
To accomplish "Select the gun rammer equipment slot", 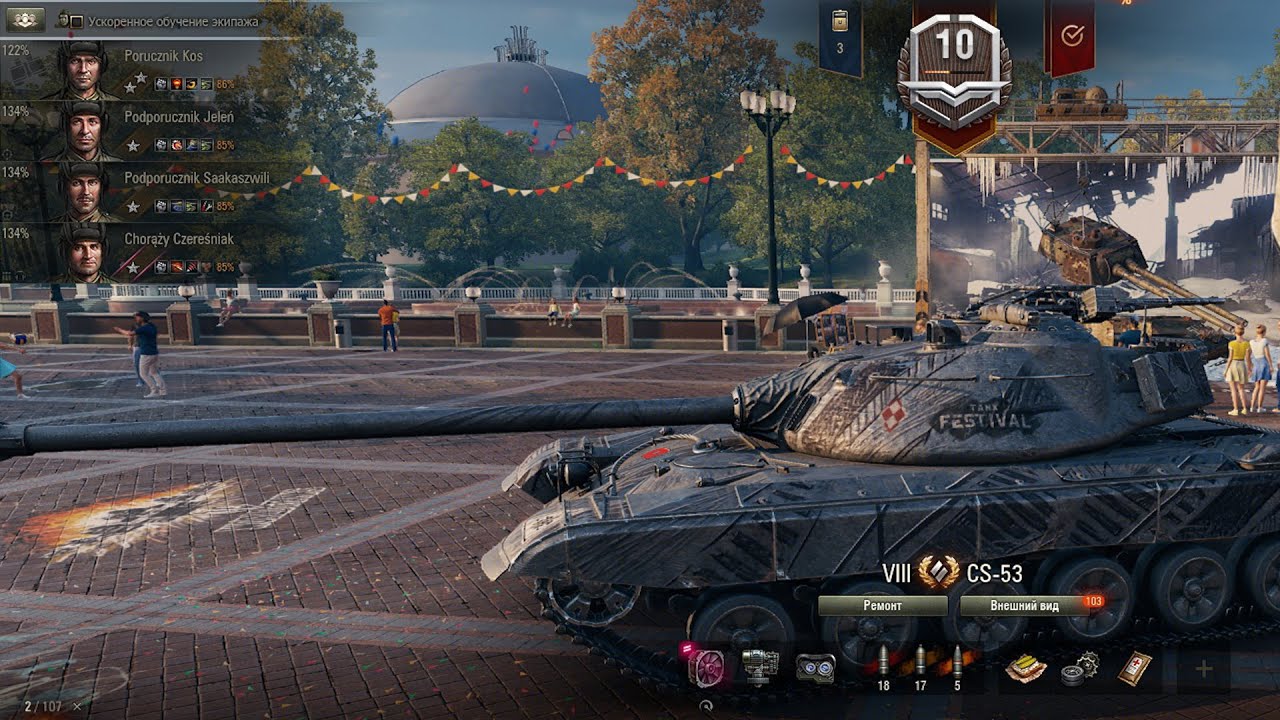I will pos(759,668).
